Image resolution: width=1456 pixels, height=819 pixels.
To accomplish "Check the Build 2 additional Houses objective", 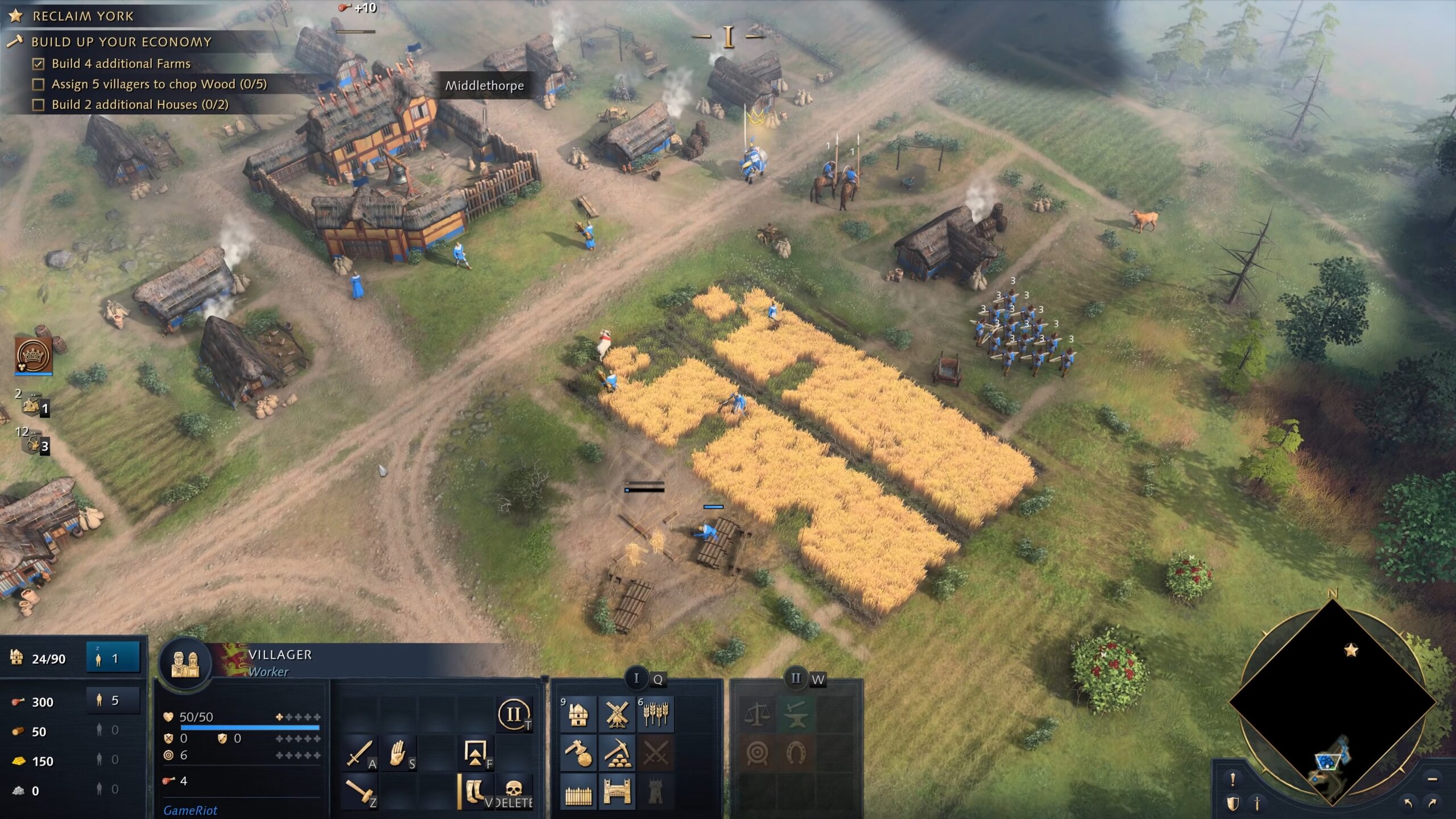I will pos(38,106).
